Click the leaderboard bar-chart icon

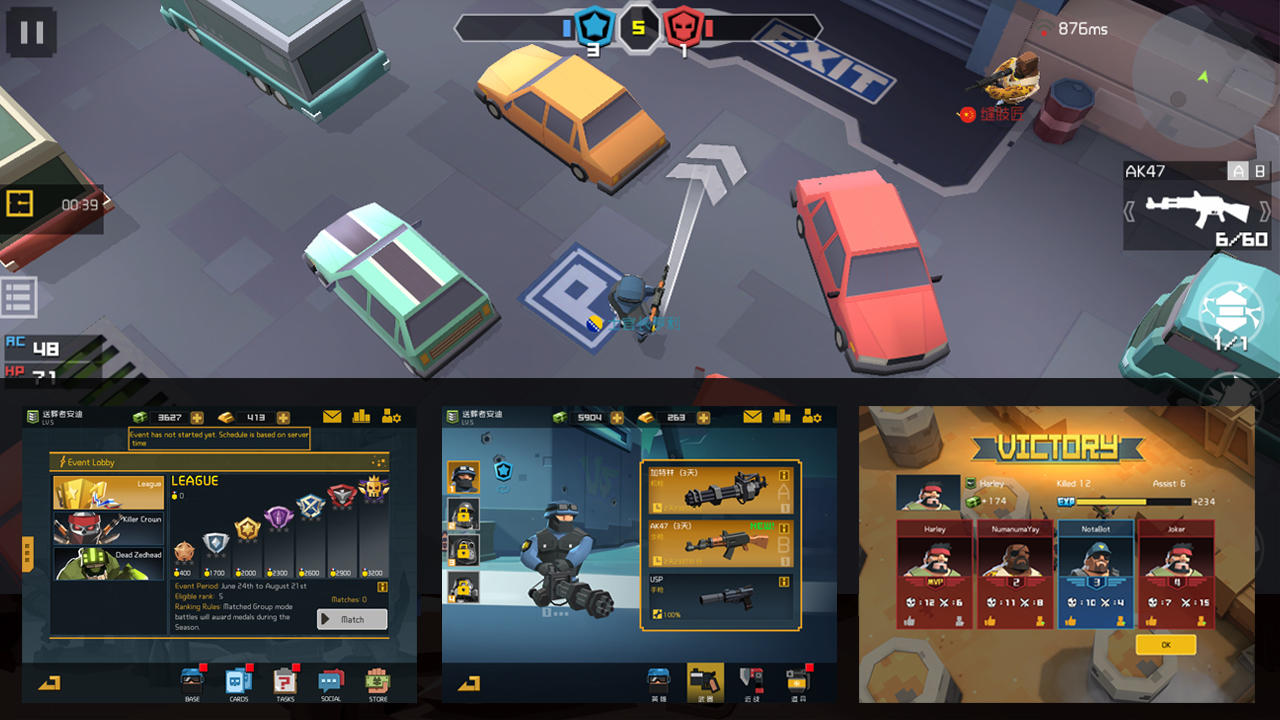(x=361, y=417)
